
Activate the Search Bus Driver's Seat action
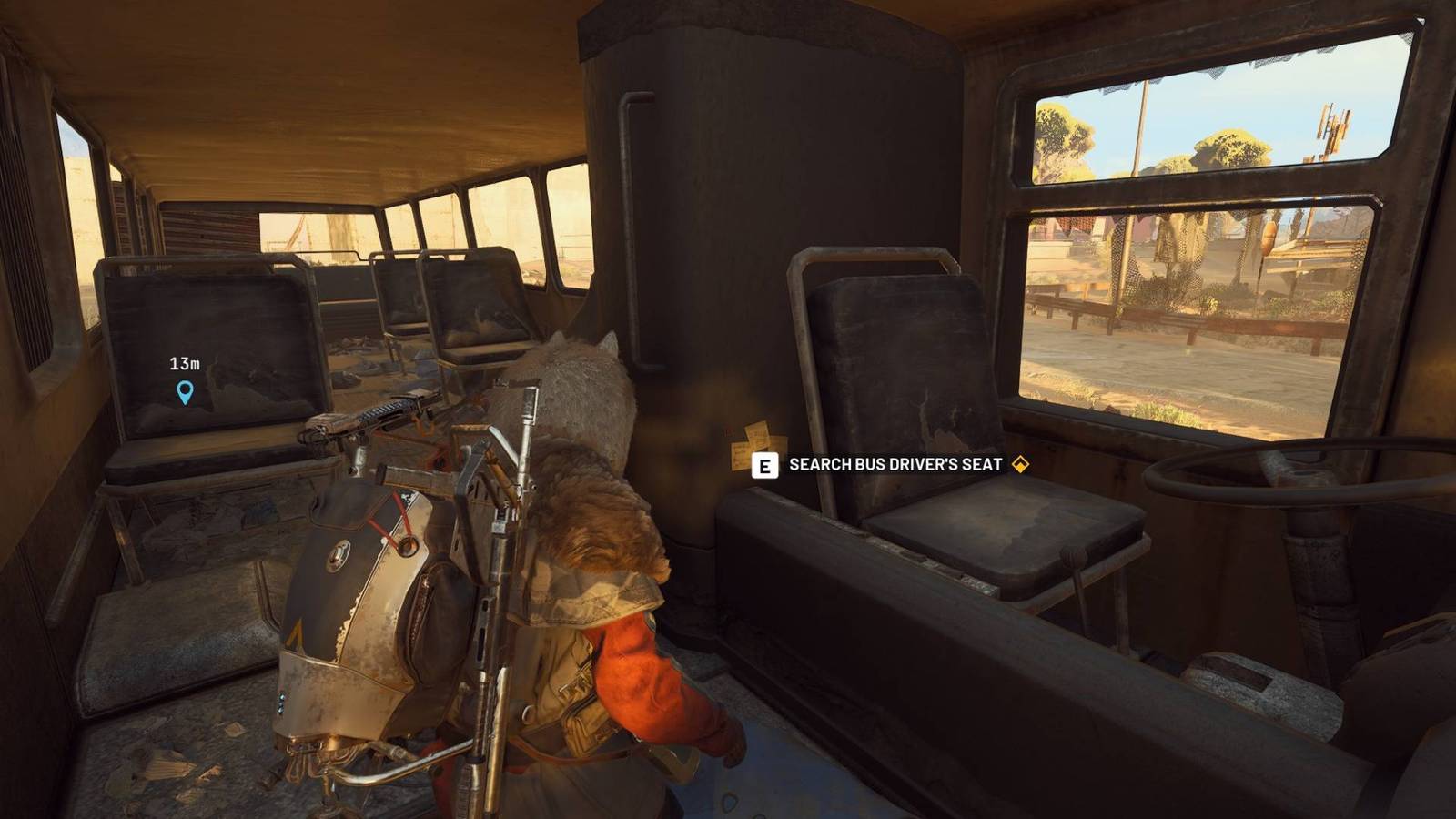point(763,465)
